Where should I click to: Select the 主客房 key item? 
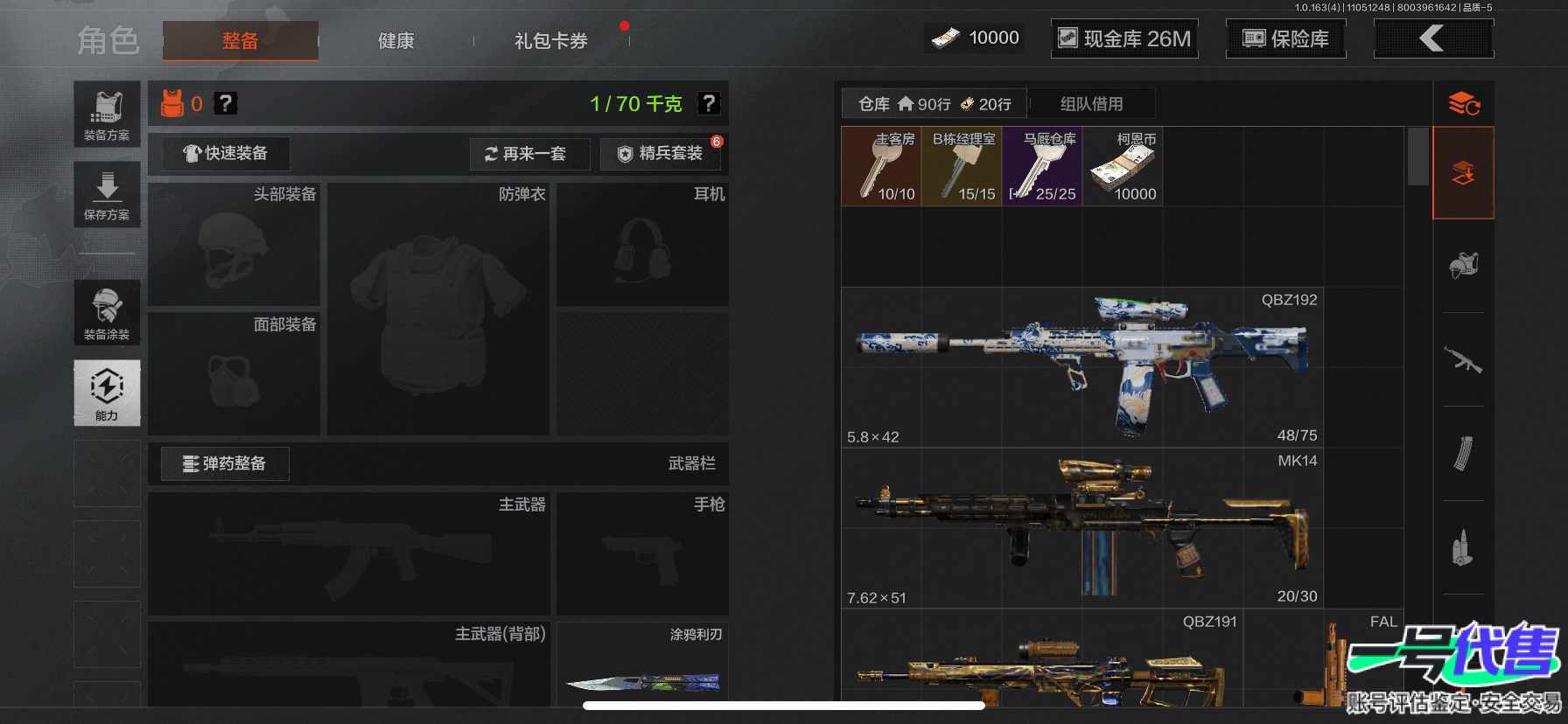click(881, 166)
